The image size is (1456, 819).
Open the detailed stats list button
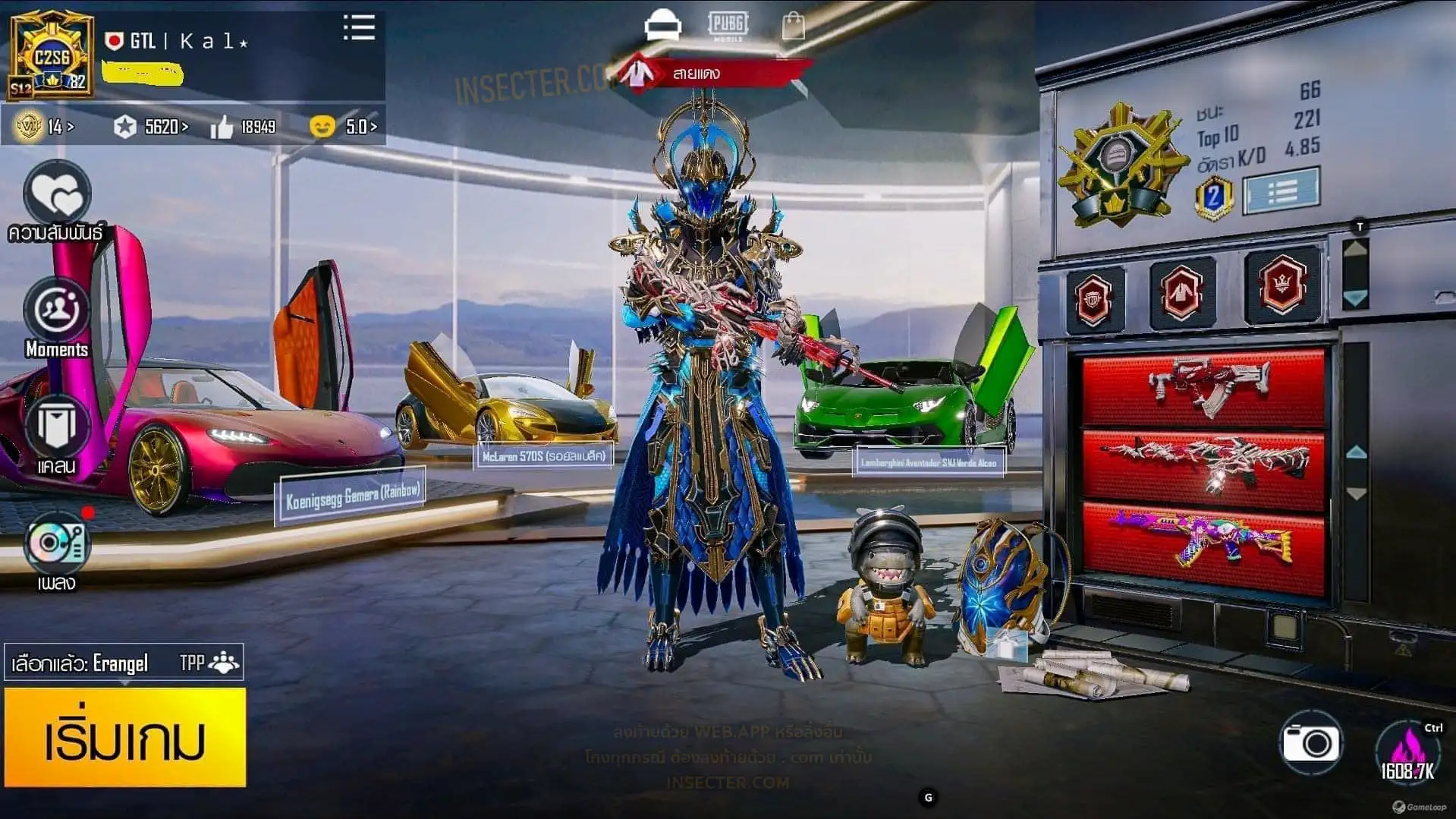[x=1281, y=190]
